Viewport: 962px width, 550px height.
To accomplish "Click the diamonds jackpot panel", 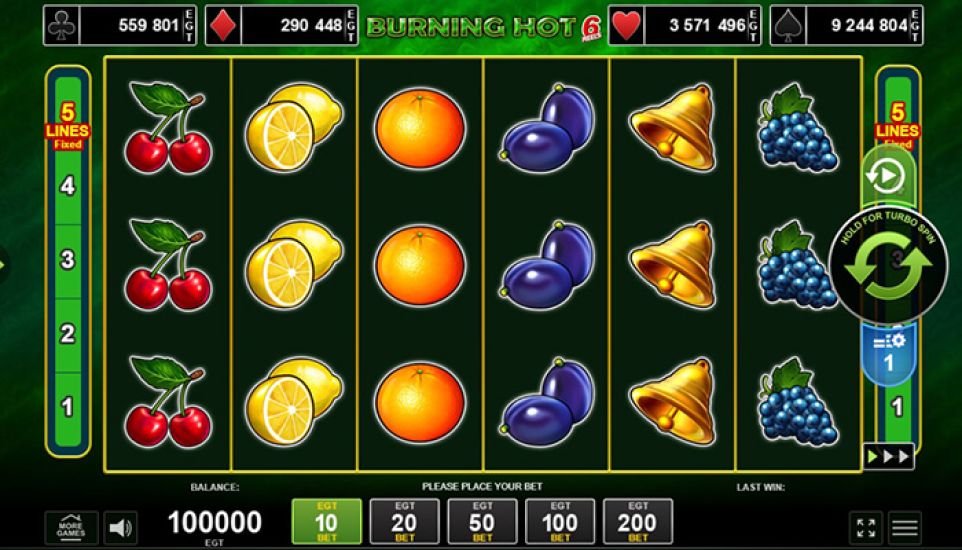I will tap(283, 25).
